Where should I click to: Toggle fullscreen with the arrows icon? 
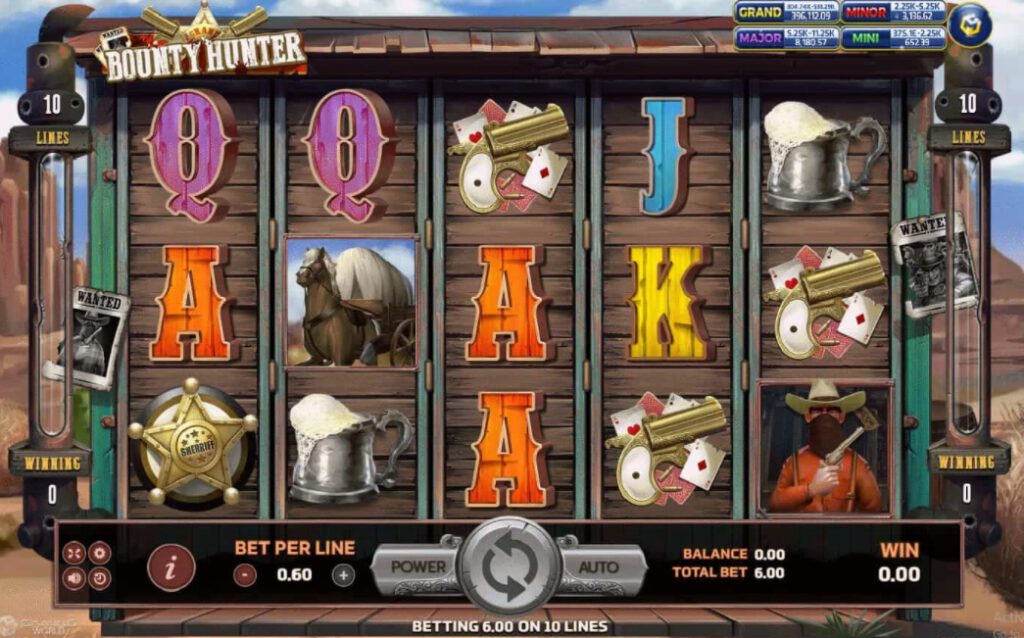tap(74, 552)
